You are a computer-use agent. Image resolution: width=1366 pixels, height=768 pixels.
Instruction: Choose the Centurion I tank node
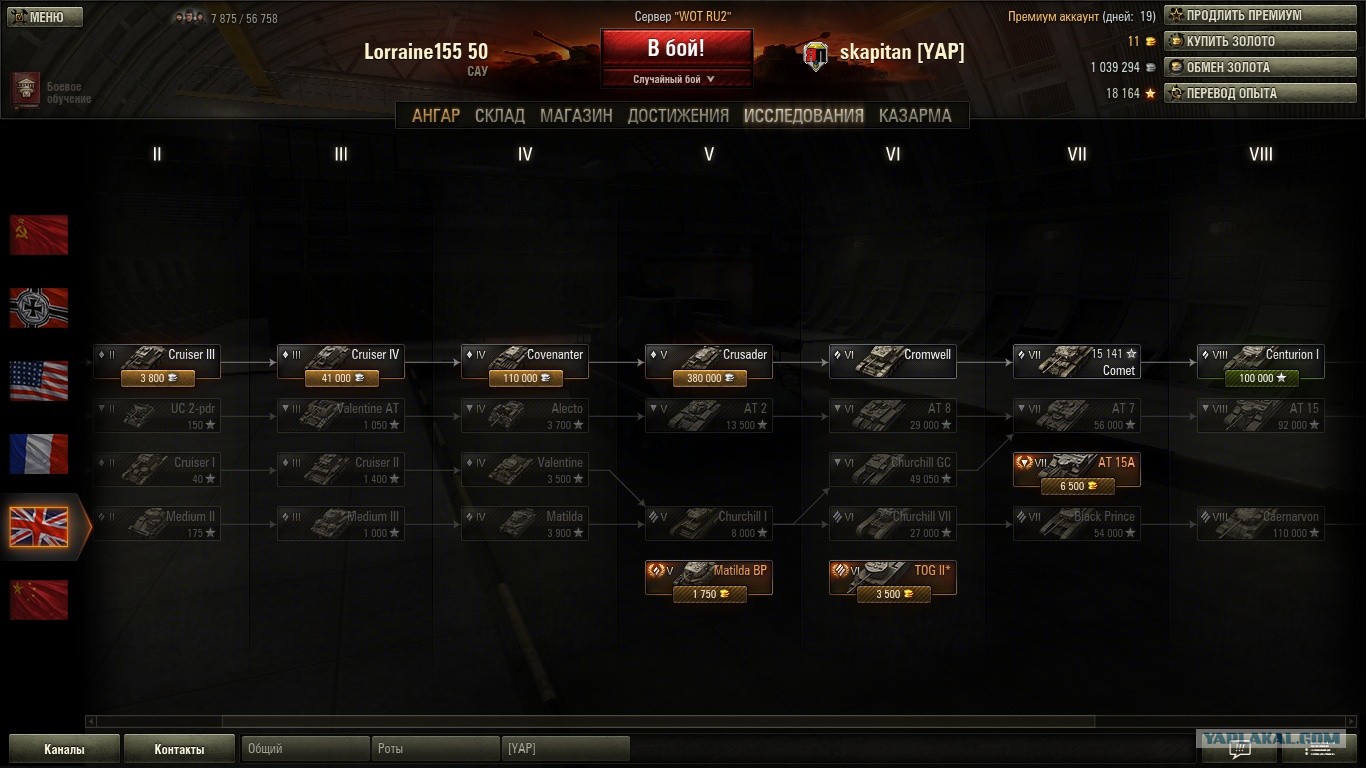(x=1260, y=361)
